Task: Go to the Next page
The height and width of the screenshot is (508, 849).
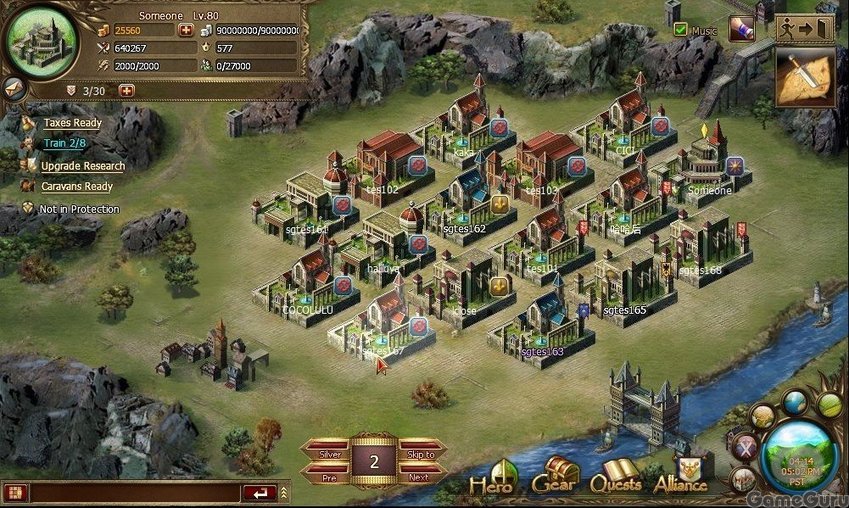Action: [x=420, y=477]
